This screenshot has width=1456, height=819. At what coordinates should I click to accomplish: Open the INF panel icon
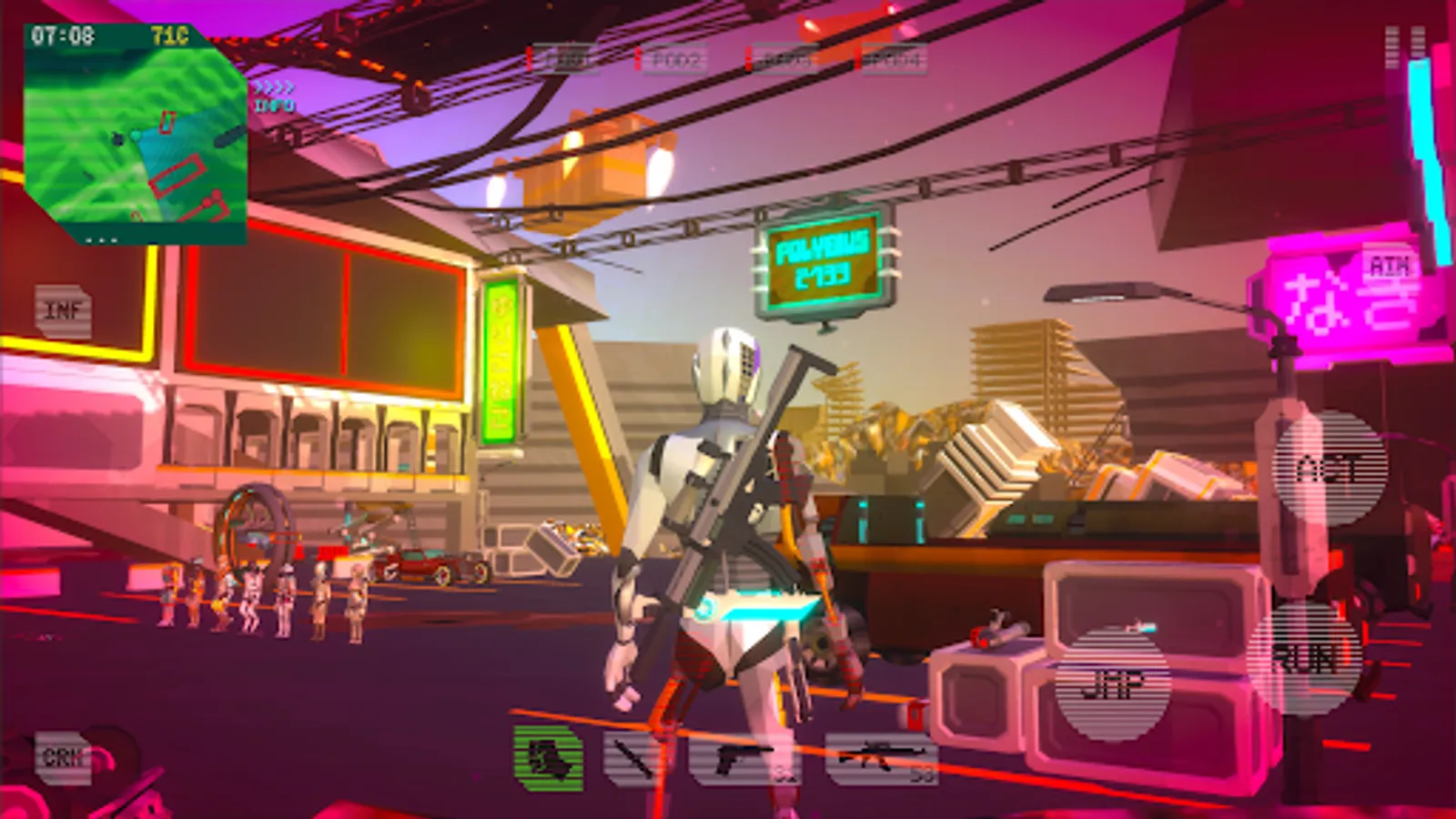(x=62, y=310)
